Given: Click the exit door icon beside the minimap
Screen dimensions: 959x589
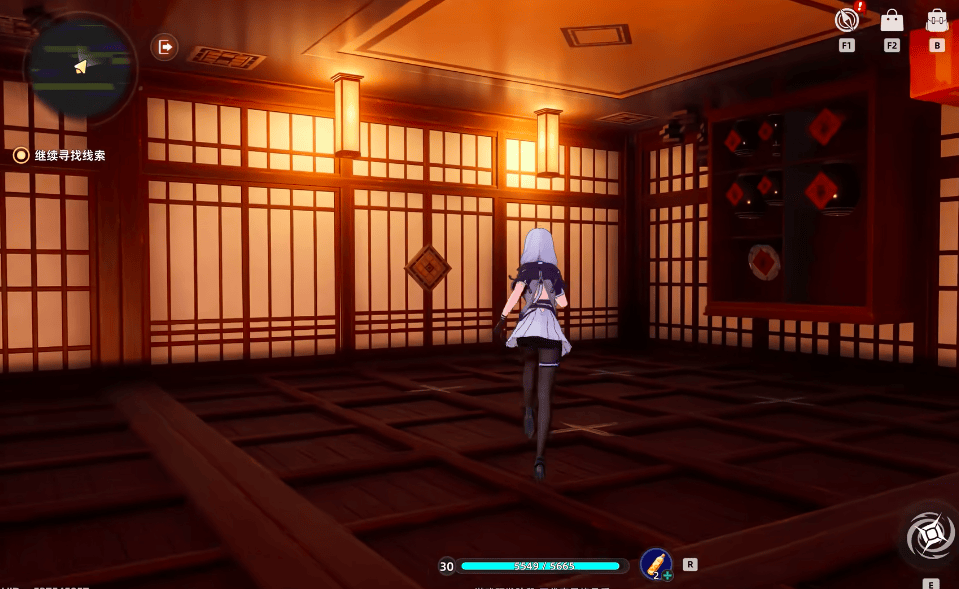Looking at the screenshot, I should click(164, 46).
